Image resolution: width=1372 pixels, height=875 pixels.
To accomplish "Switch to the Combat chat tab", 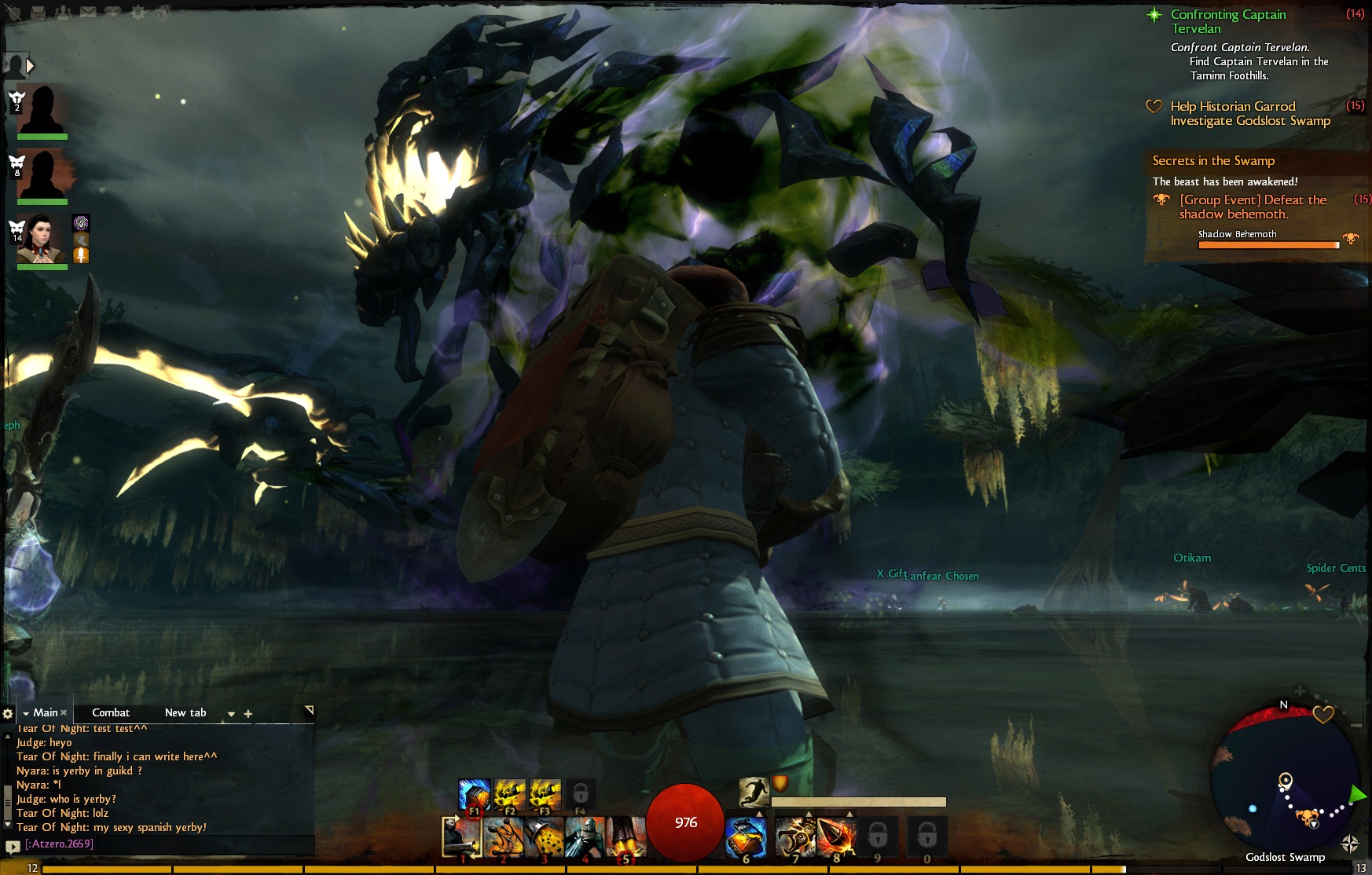I will [x=111, y=712].
